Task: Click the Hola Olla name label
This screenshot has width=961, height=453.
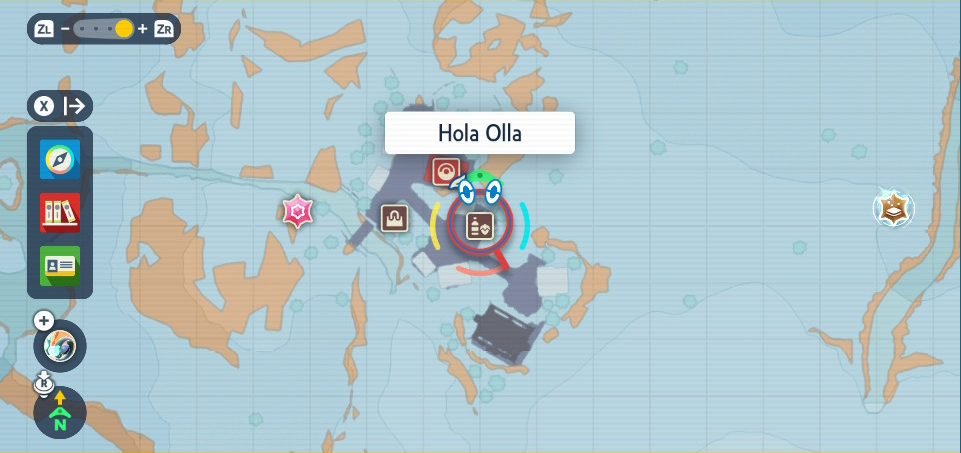Action: click(x=480, y=133)
